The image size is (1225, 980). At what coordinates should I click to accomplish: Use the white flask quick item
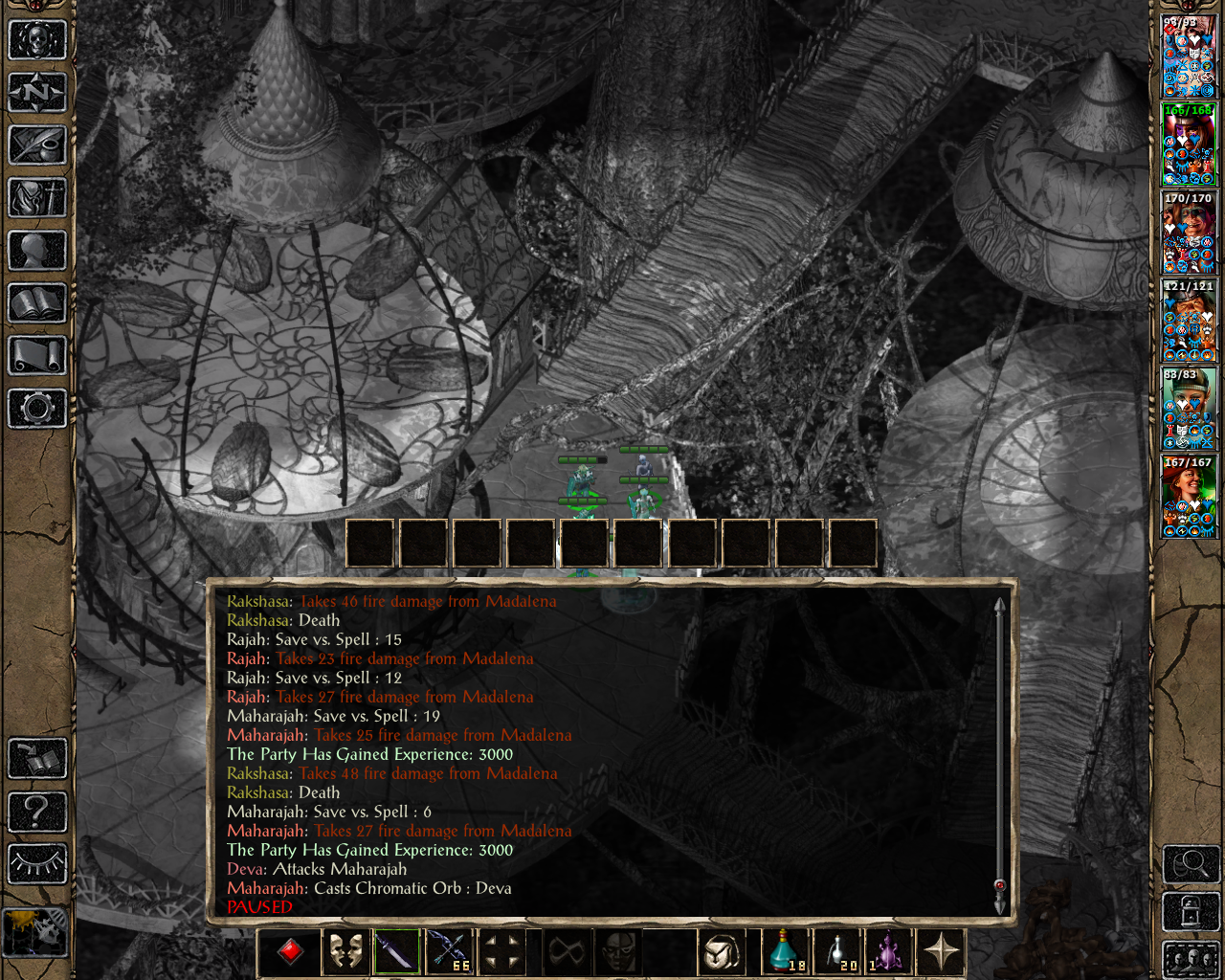839,951
